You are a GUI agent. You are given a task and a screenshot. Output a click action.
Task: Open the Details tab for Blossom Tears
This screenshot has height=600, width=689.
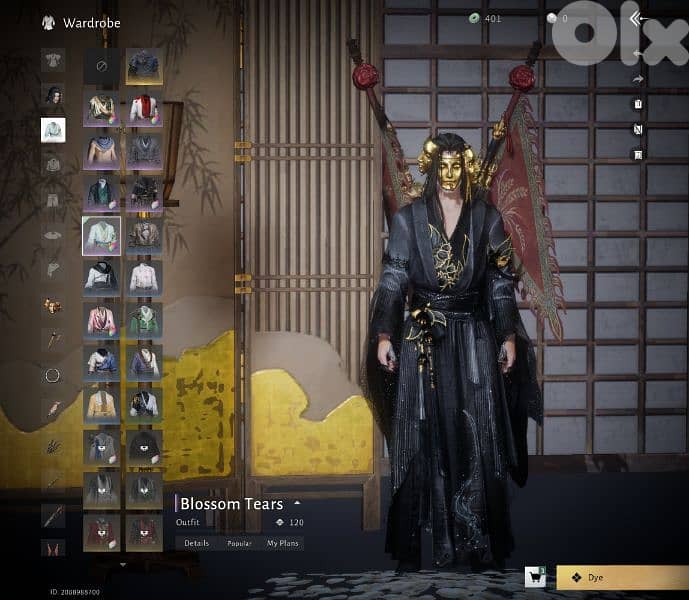pyautogui.click(x=196, y=543)
